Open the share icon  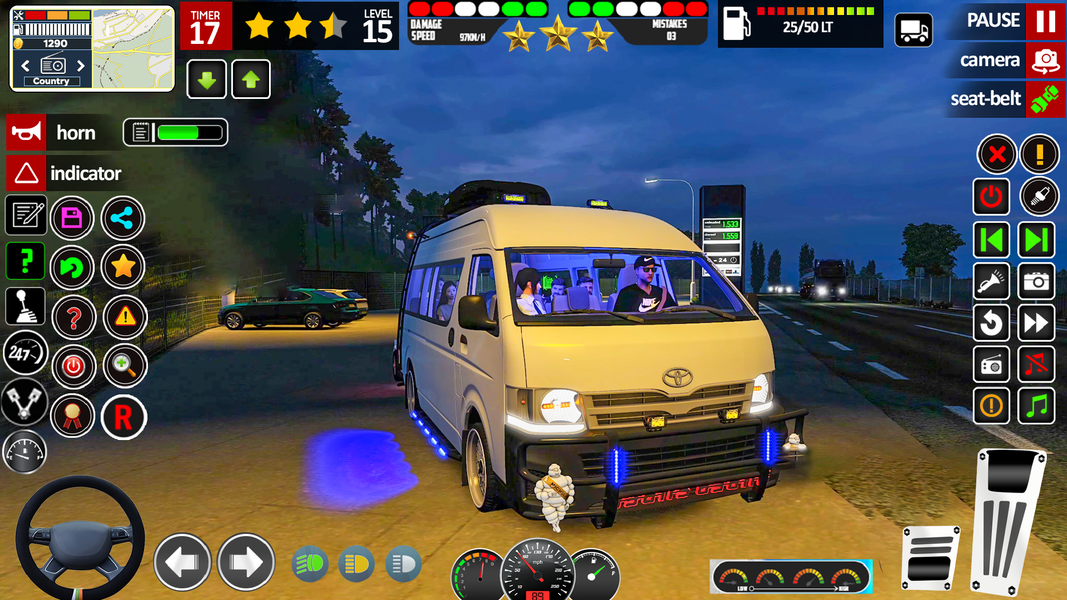coord(123,217)
